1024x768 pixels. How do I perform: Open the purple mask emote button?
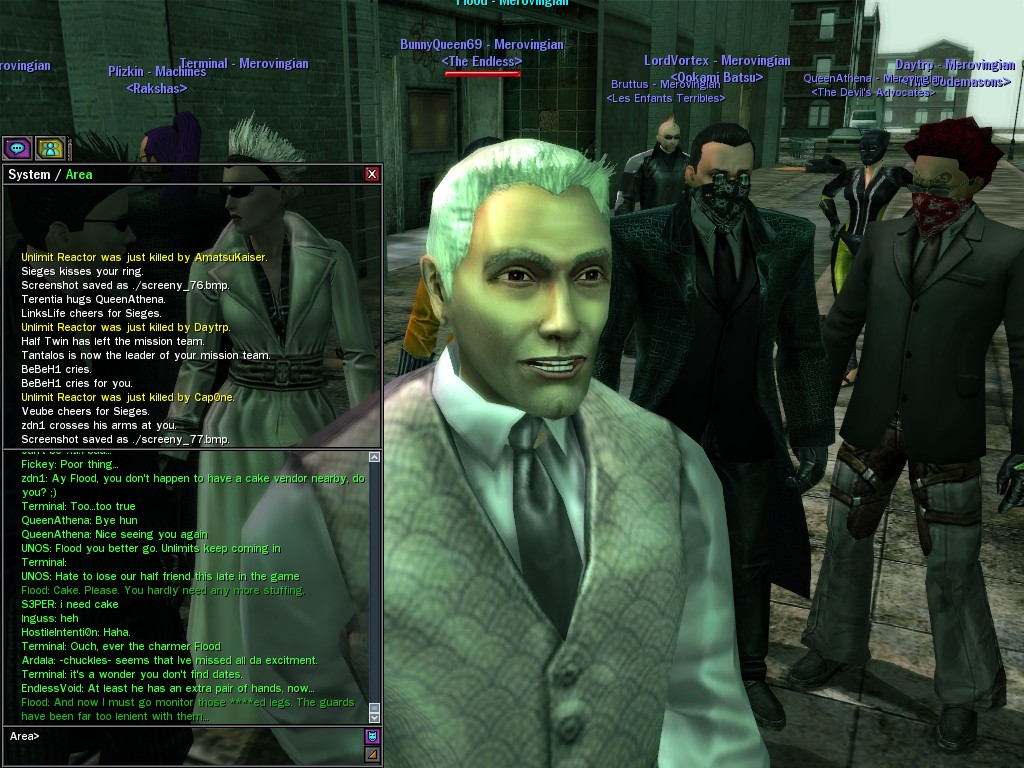372,736
